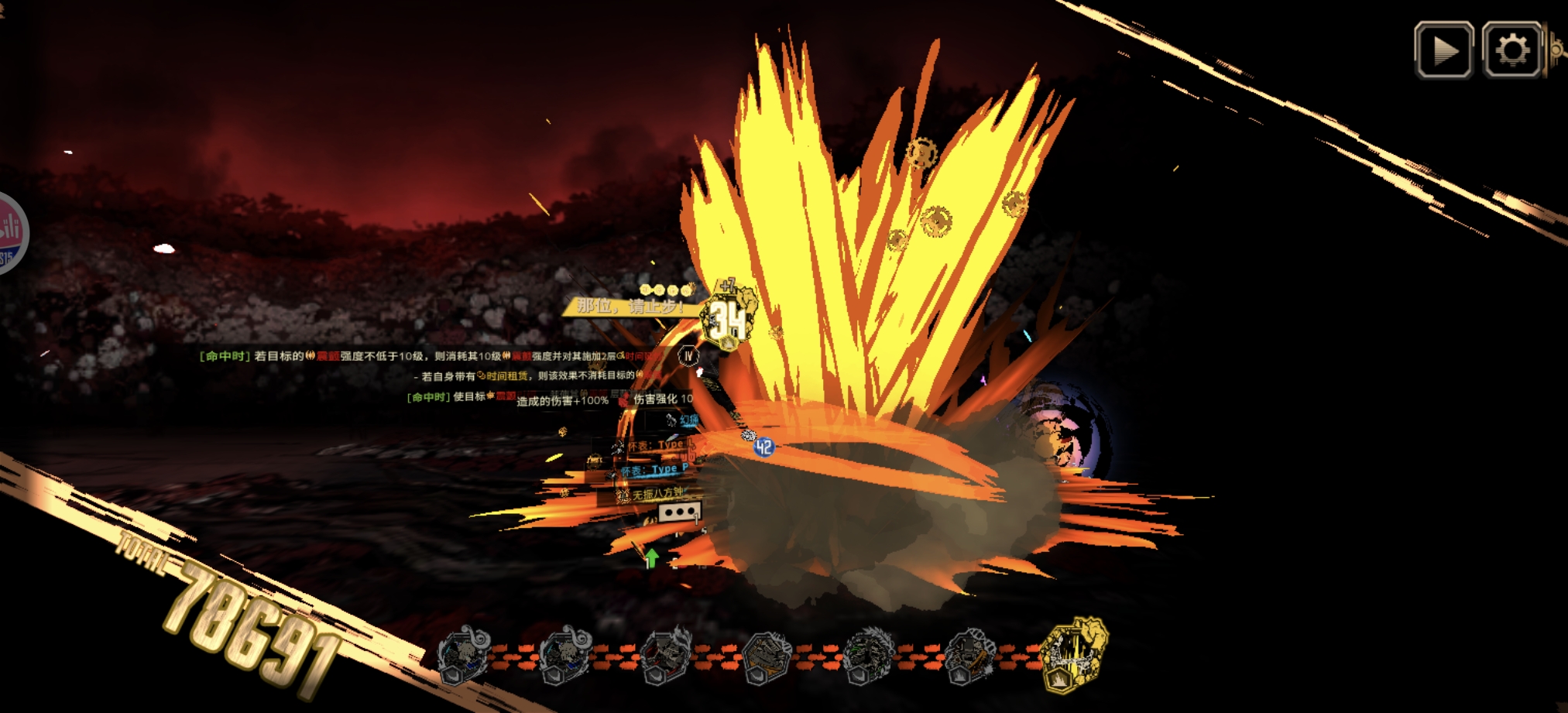Select the gold highlighted skill in chain

pyautogui.click(x=1073, y=655)
